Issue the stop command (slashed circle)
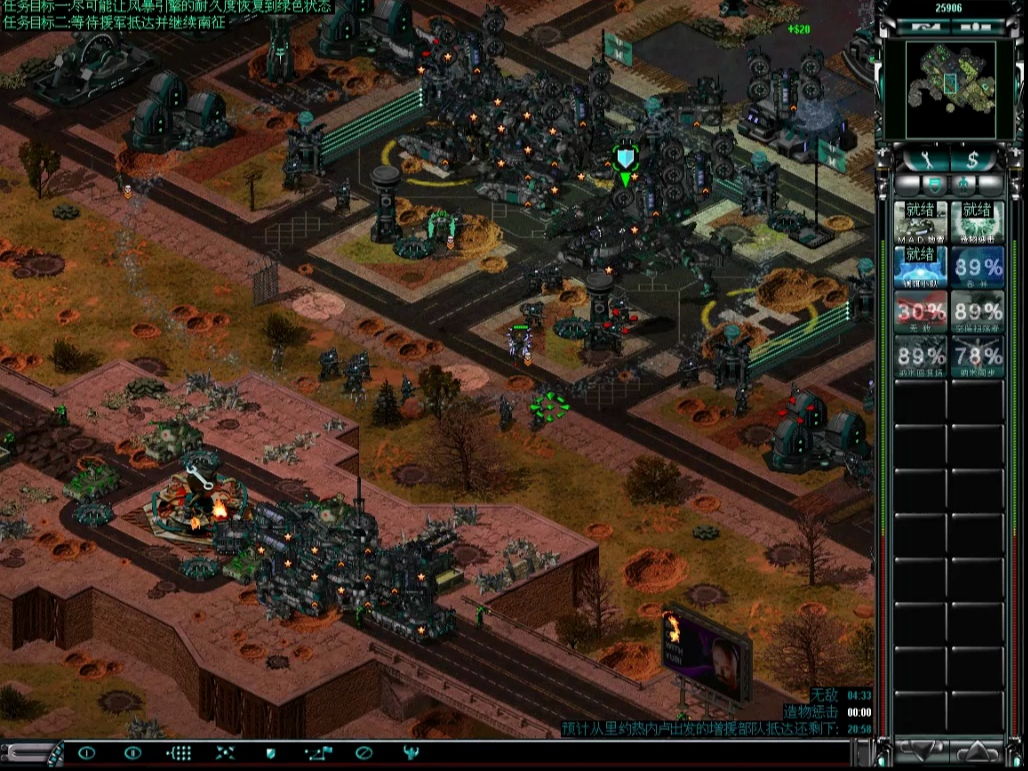Screen dimensions: 1028x771 coord(364,753)
